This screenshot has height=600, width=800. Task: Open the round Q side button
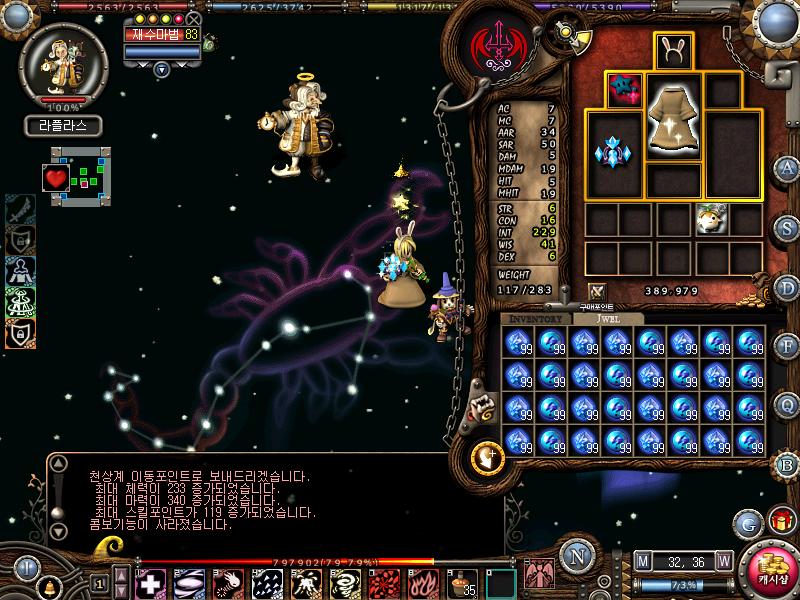(x=788, y=404)
